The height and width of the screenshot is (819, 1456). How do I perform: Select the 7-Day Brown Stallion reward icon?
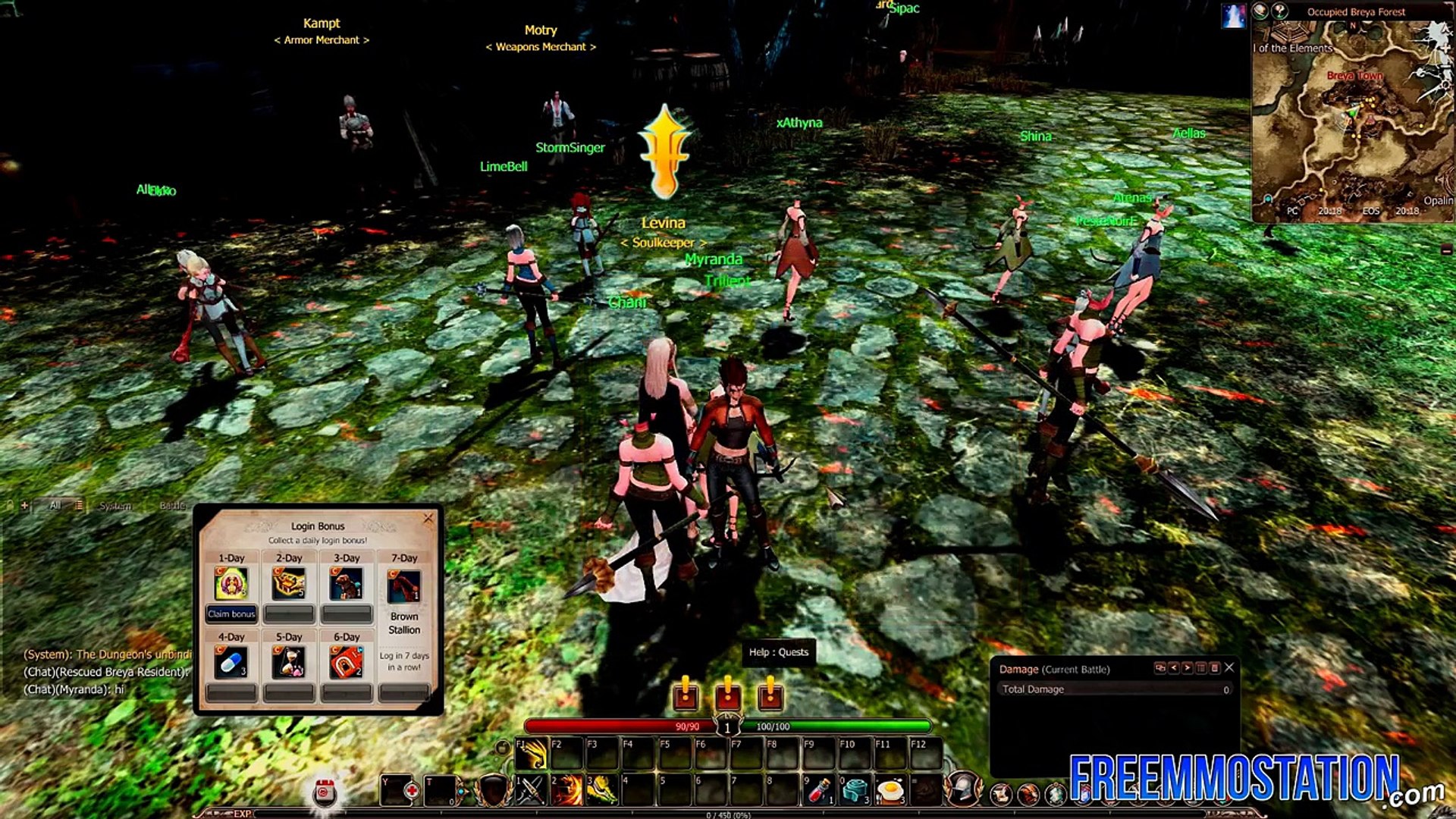point(404,586)
